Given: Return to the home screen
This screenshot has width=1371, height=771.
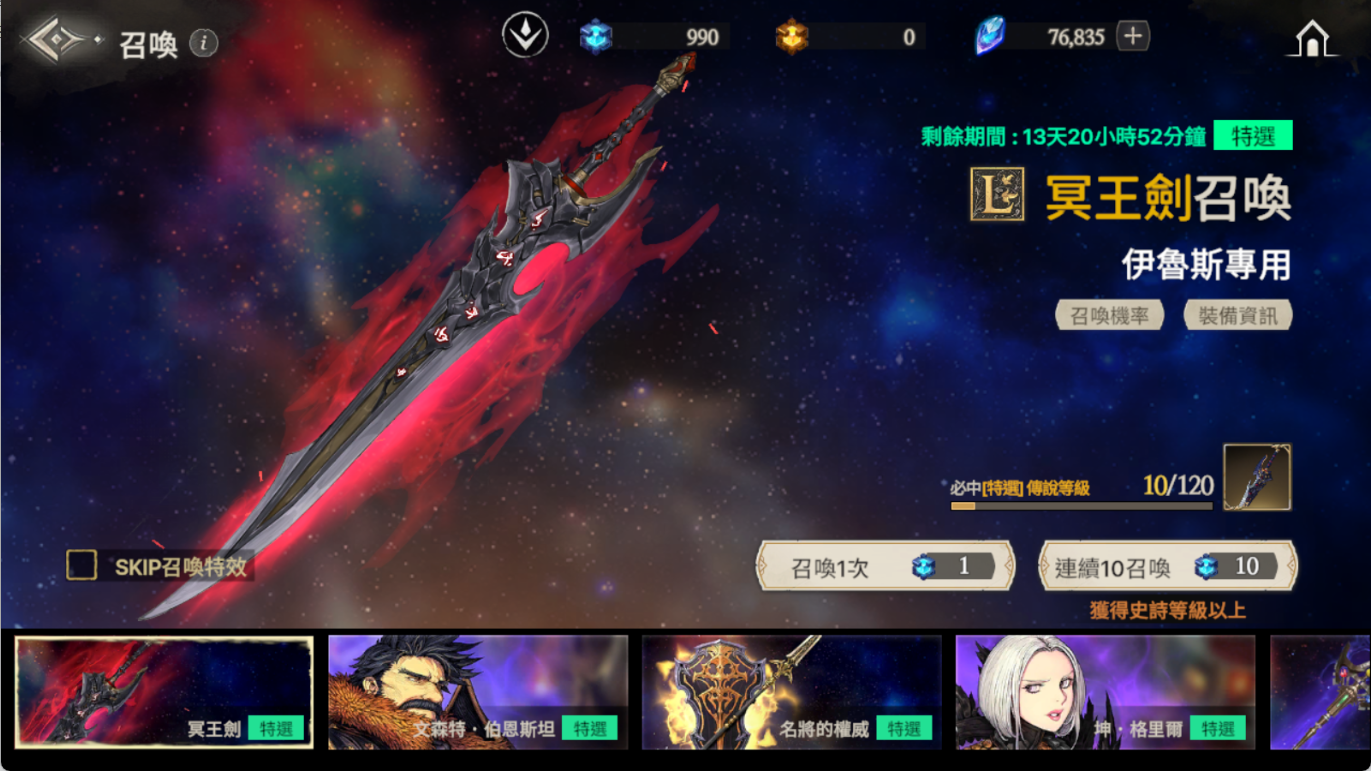Looking at the screenshot, I should point(1312,39).
